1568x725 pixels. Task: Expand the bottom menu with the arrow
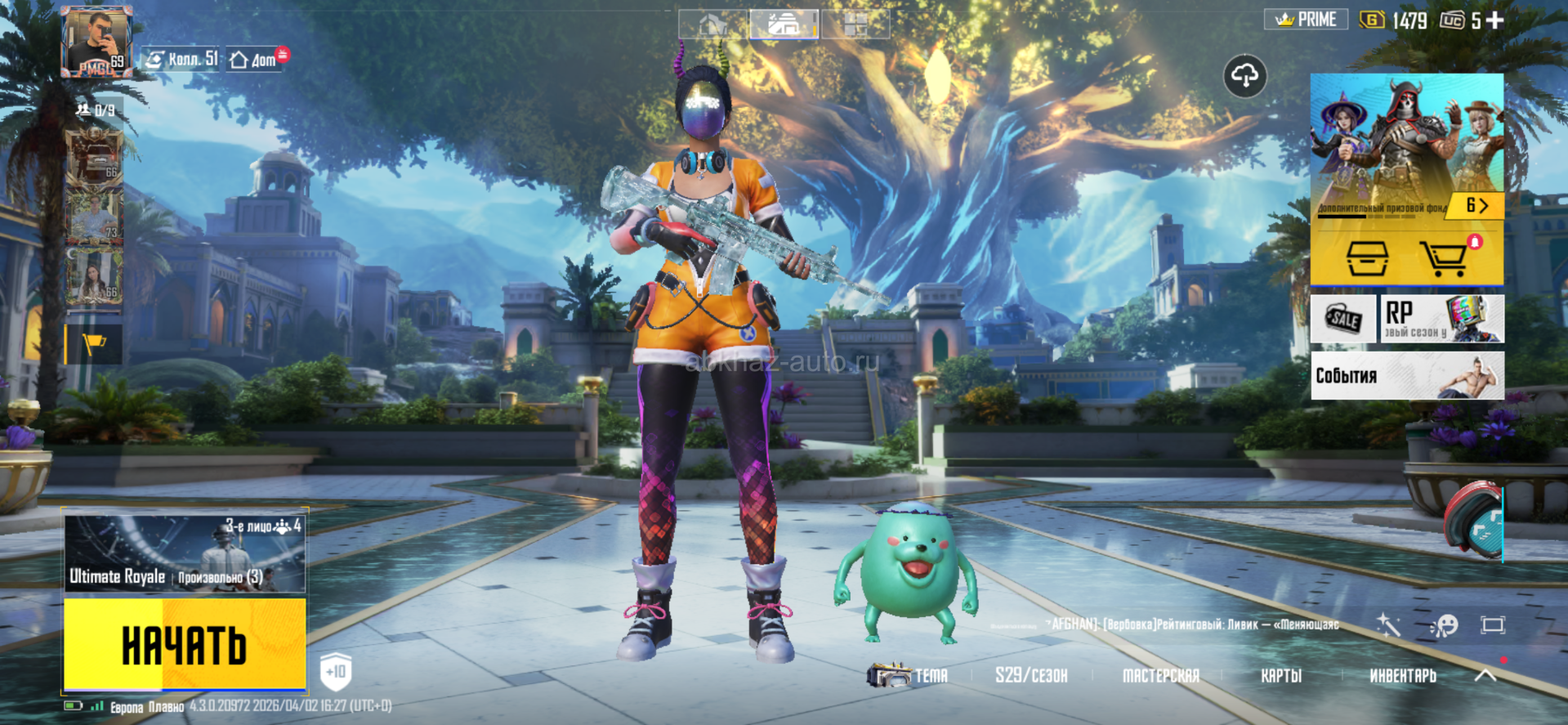pos(1485,675)
